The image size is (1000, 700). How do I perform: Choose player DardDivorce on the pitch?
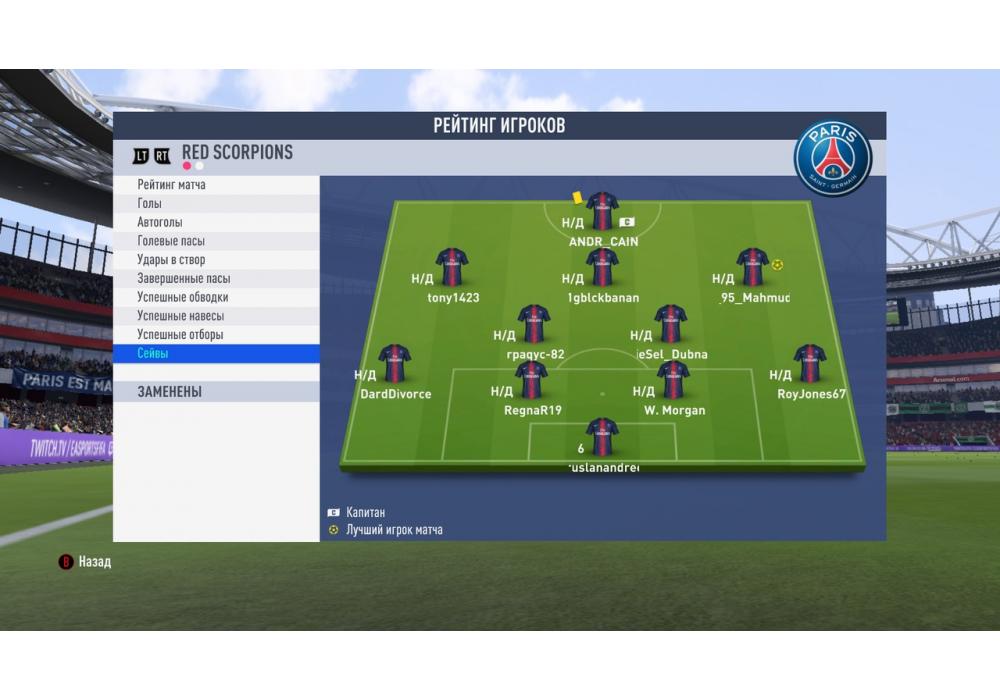(395, 364)
